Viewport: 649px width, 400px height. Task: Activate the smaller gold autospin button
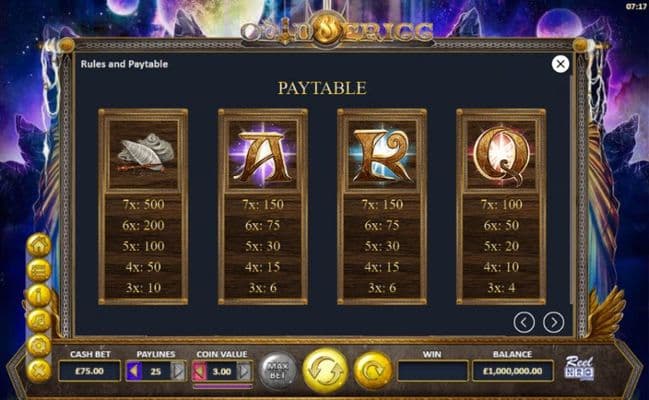tap(372, 370)
